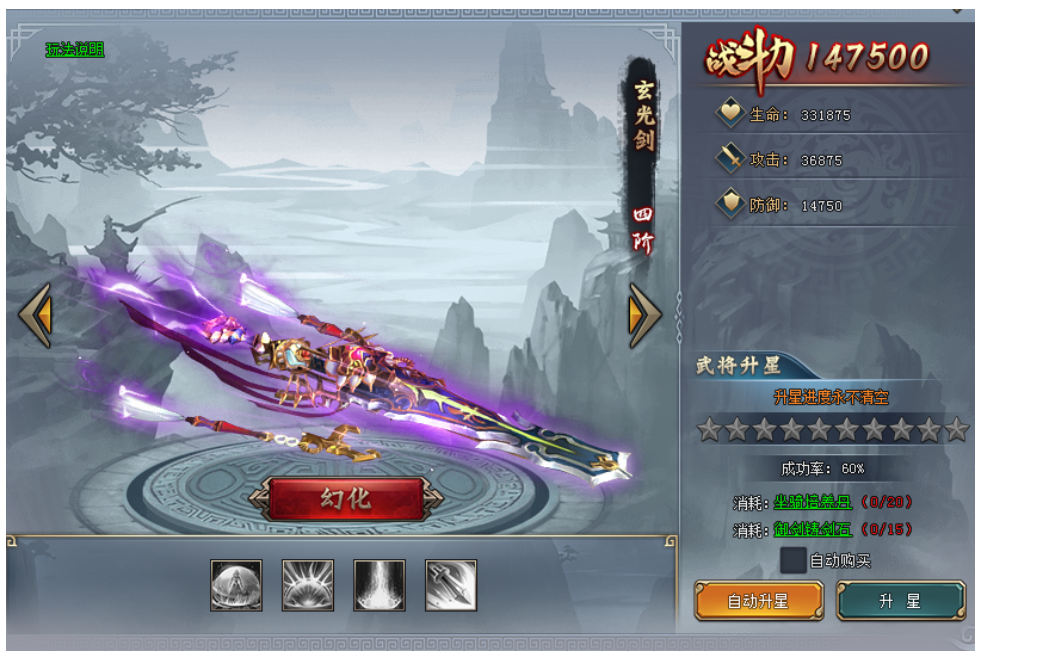Show the next weapon with the right arrow
The height and width of the screenshot is (655, 1057).
(x=644, y=315)
